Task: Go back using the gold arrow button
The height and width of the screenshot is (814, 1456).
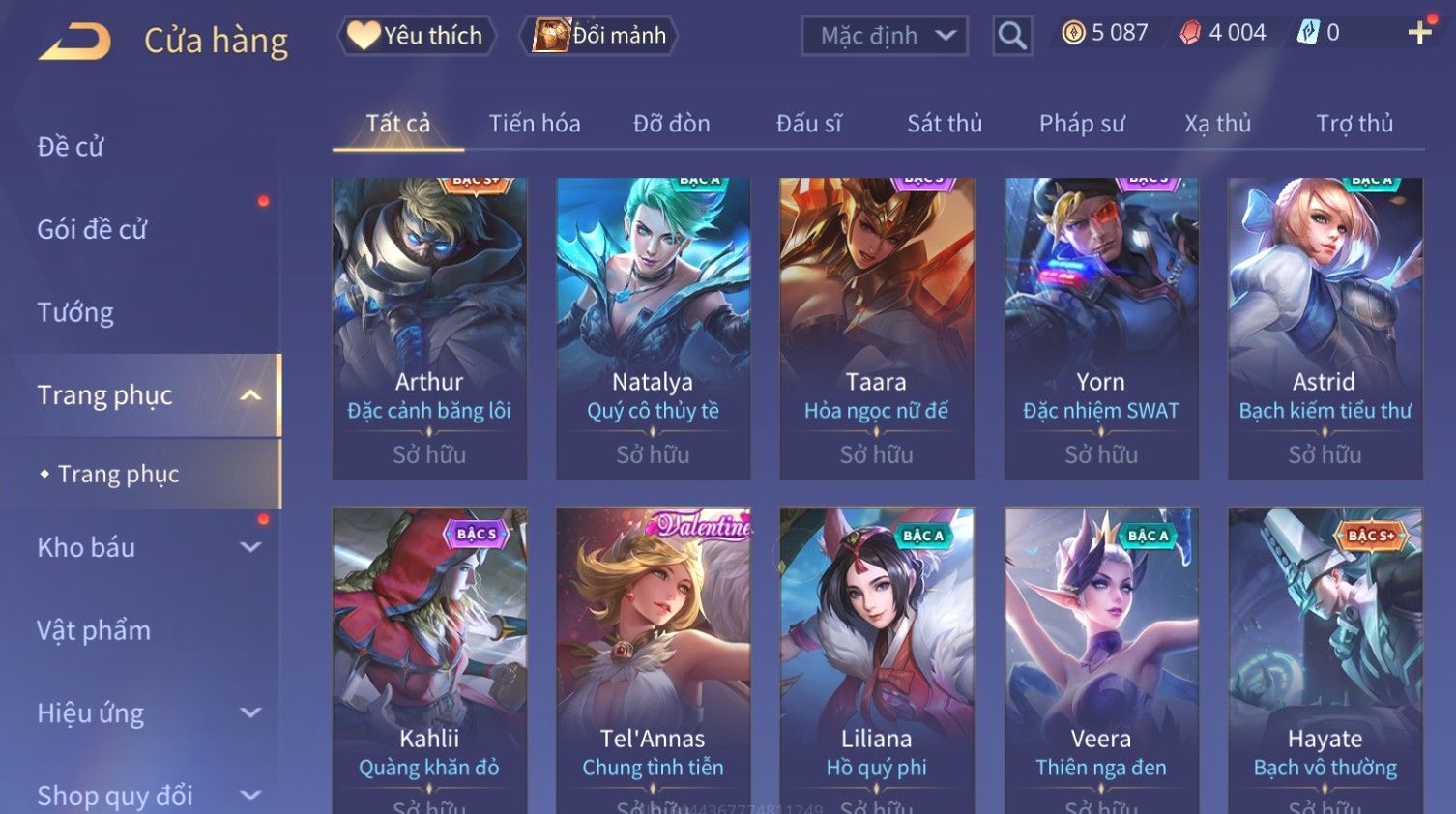Action: coord(74,41)
